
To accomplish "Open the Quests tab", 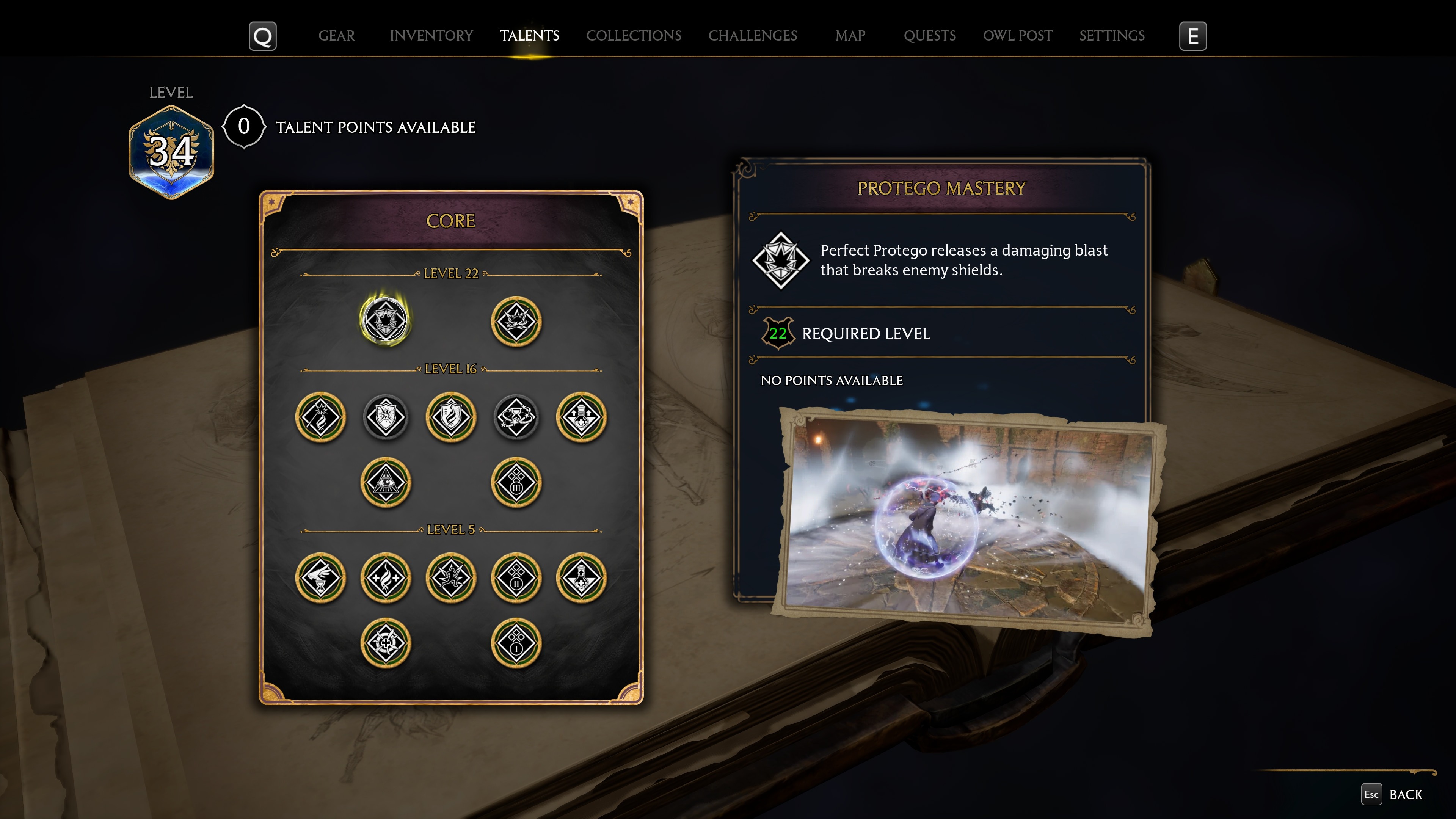I will click(x=929, y=36).
